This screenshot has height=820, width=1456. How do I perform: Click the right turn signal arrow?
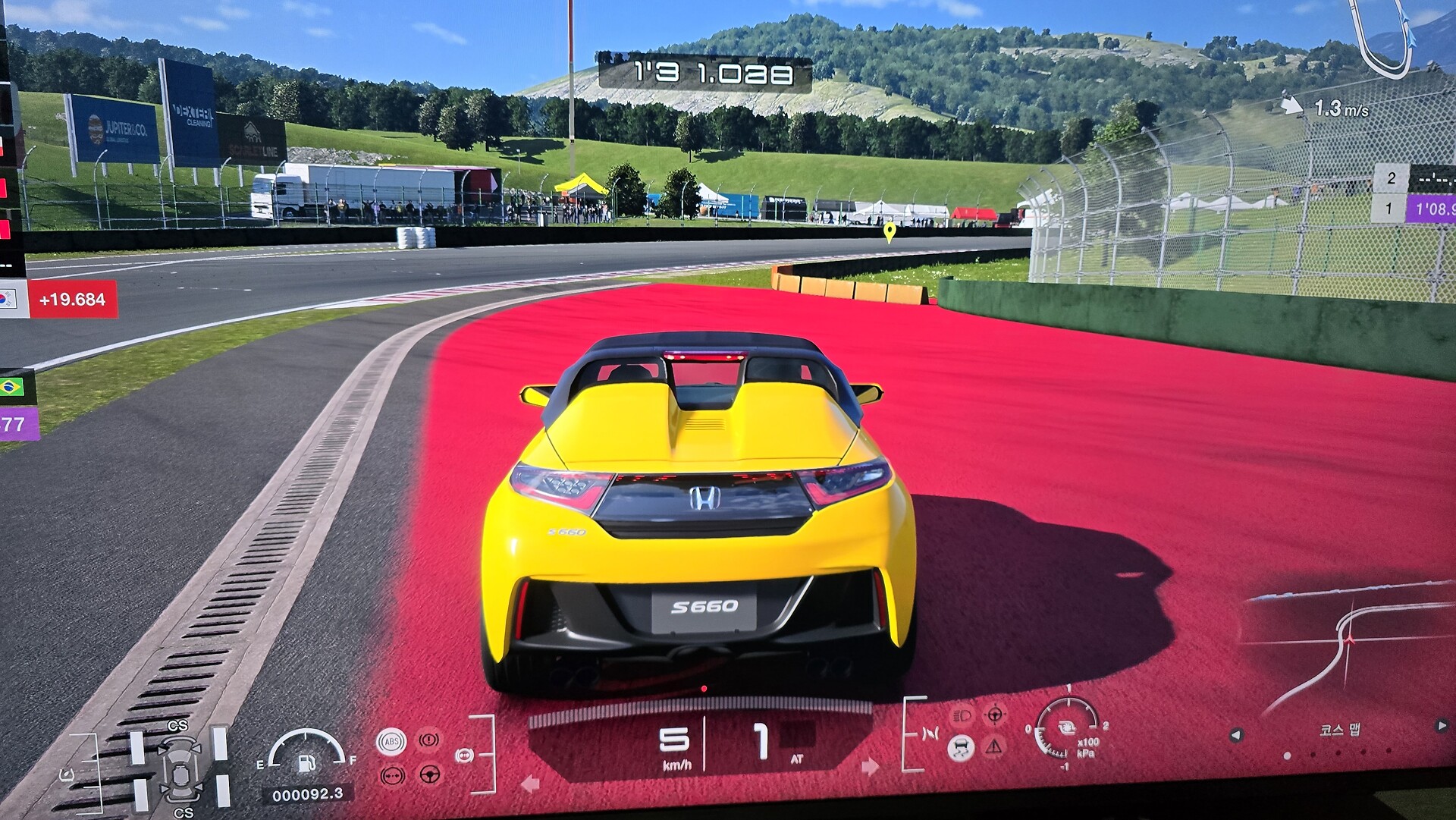pyautogui.click(x=870, y=767)
